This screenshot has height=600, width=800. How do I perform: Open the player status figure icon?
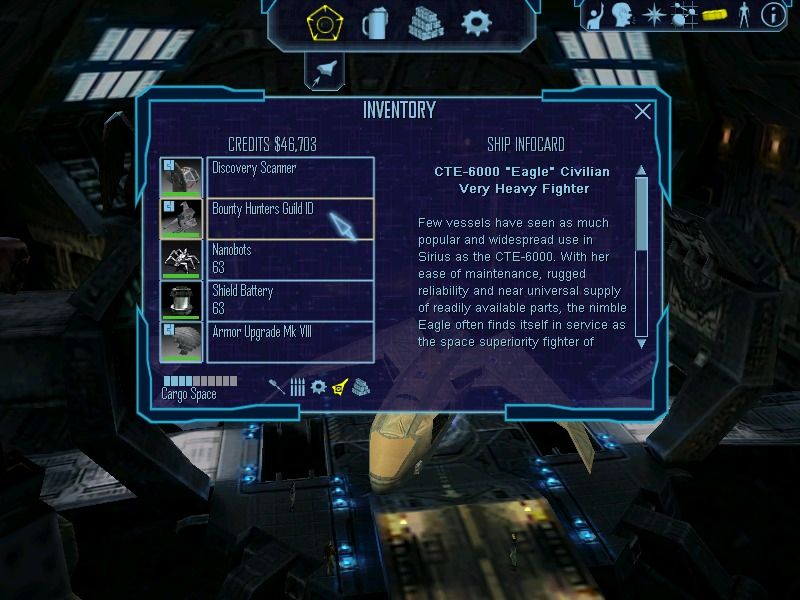tap(742, 15)
